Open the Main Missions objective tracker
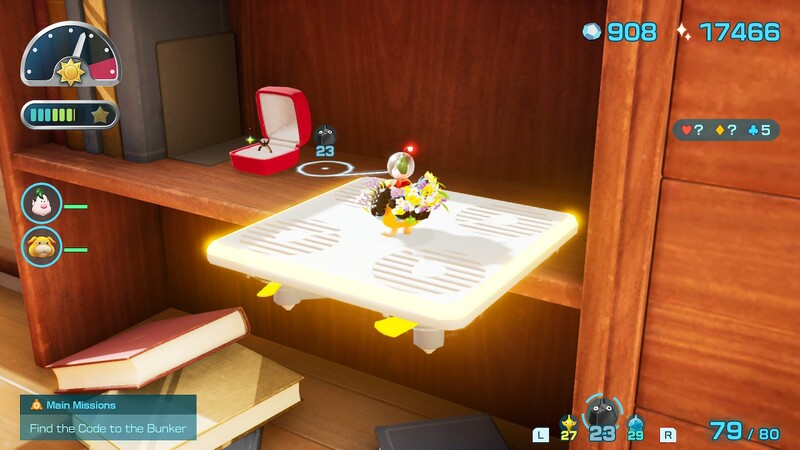 [108, 417]
